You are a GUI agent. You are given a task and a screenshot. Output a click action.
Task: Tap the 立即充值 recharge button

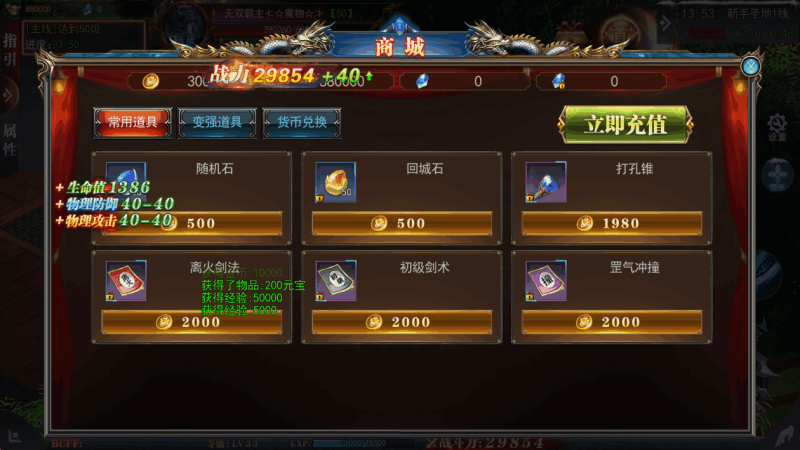click(626, 125)
